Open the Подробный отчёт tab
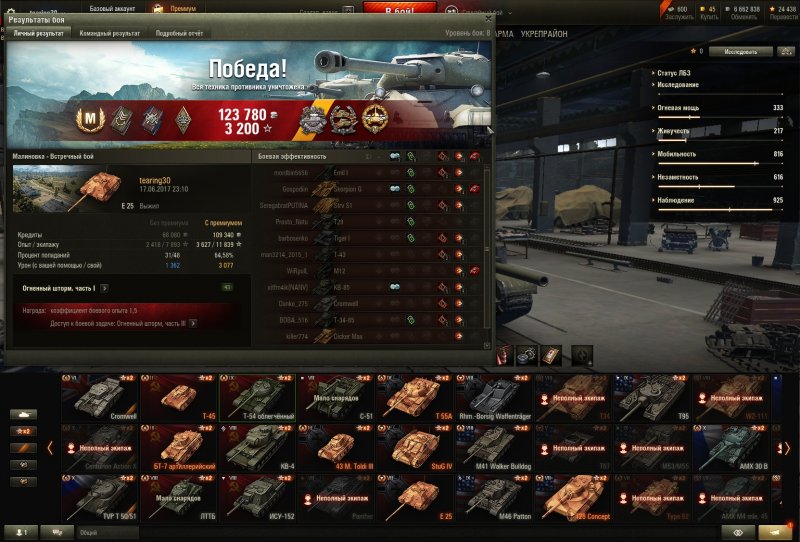The image size is (800, 542). click(179, 33)
